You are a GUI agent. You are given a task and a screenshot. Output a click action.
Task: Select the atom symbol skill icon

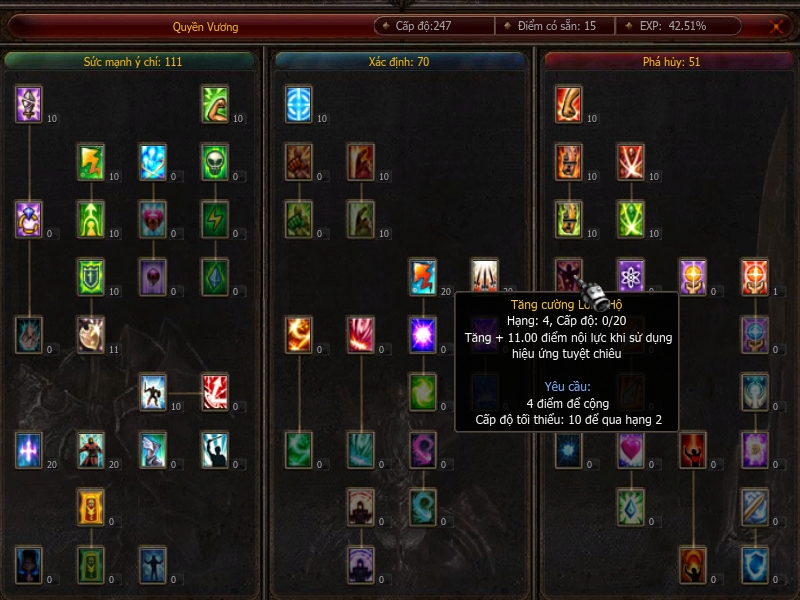(x=631, y=277)
